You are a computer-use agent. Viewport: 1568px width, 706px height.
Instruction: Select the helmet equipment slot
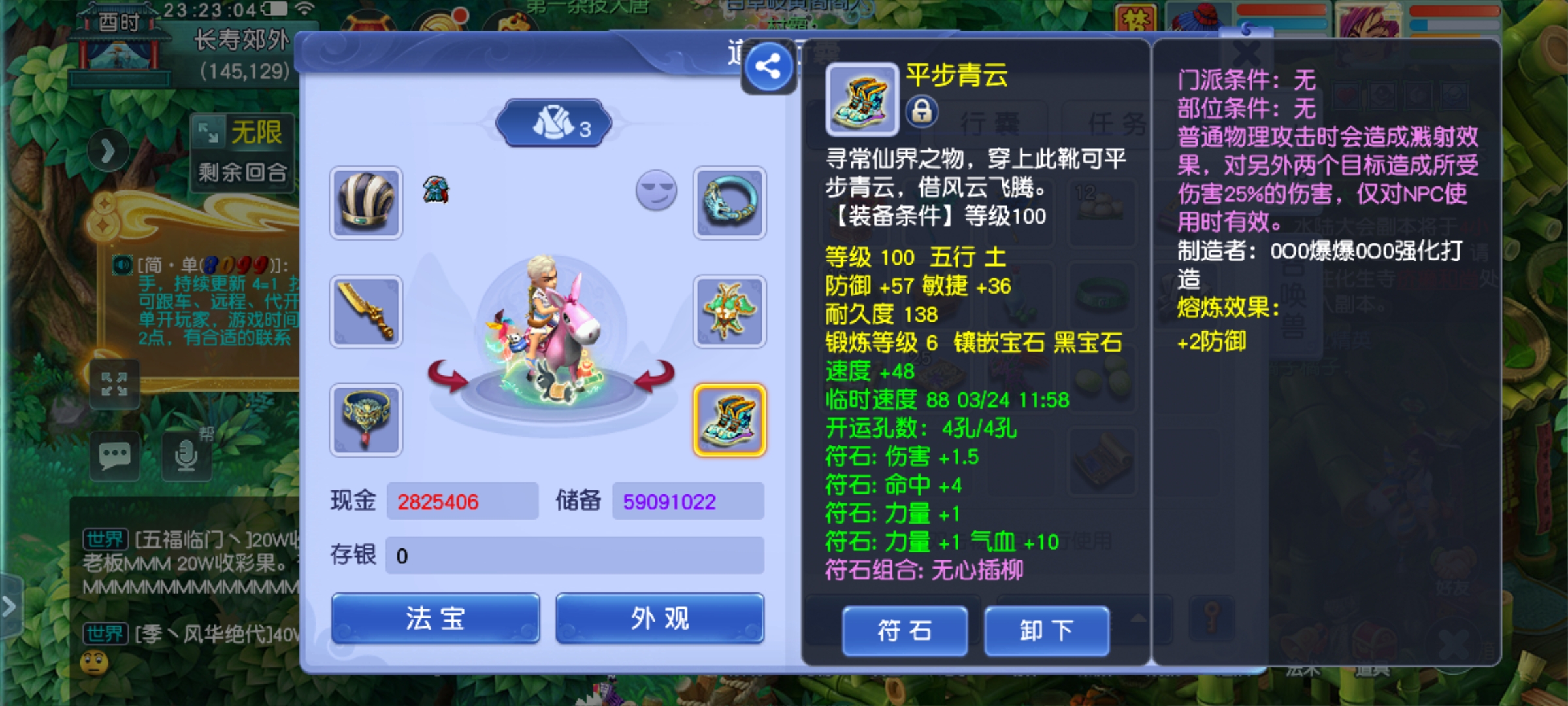click(x=366, y=201)
